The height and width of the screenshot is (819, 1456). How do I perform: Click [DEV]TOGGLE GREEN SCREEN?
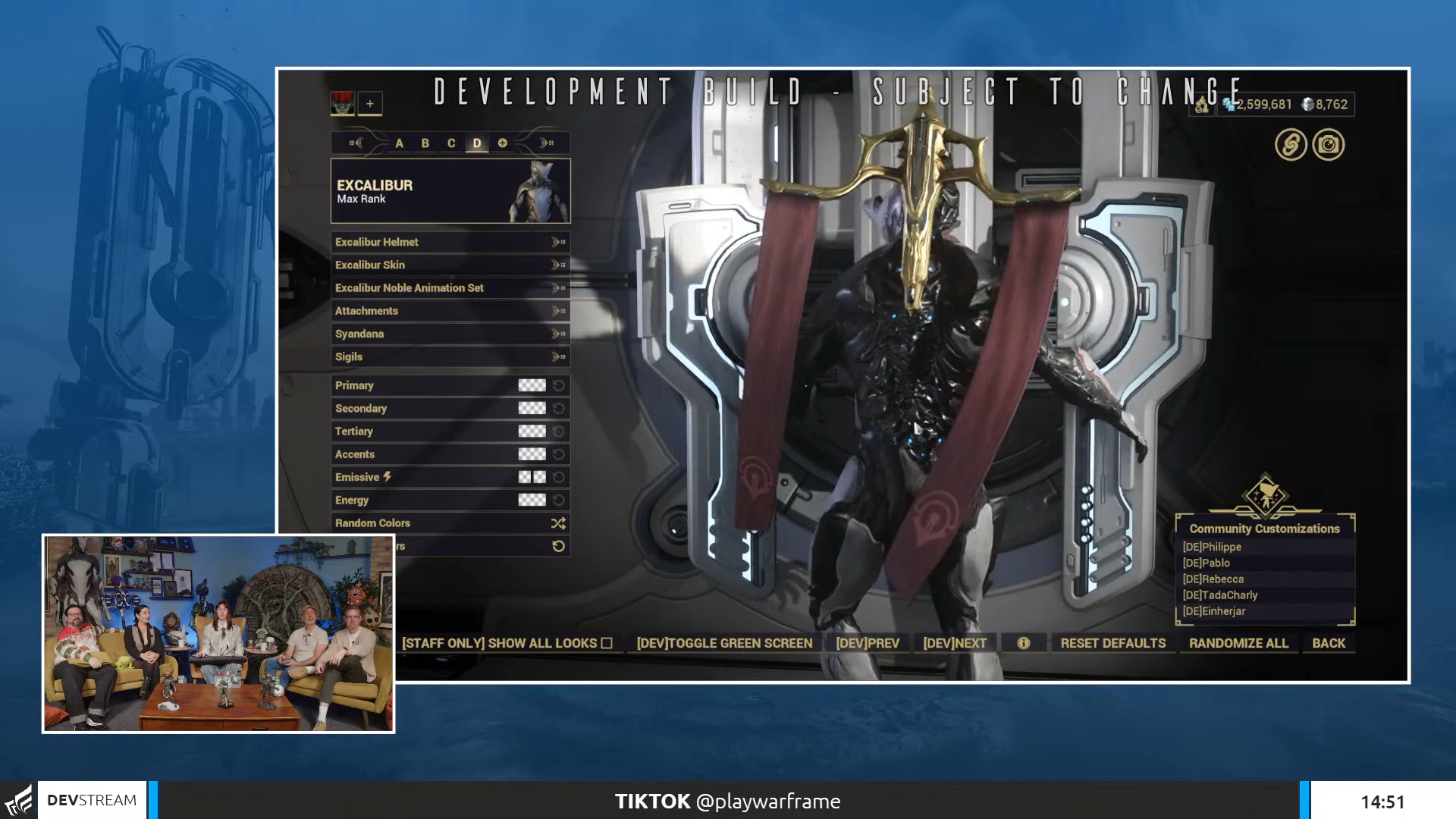725,642
